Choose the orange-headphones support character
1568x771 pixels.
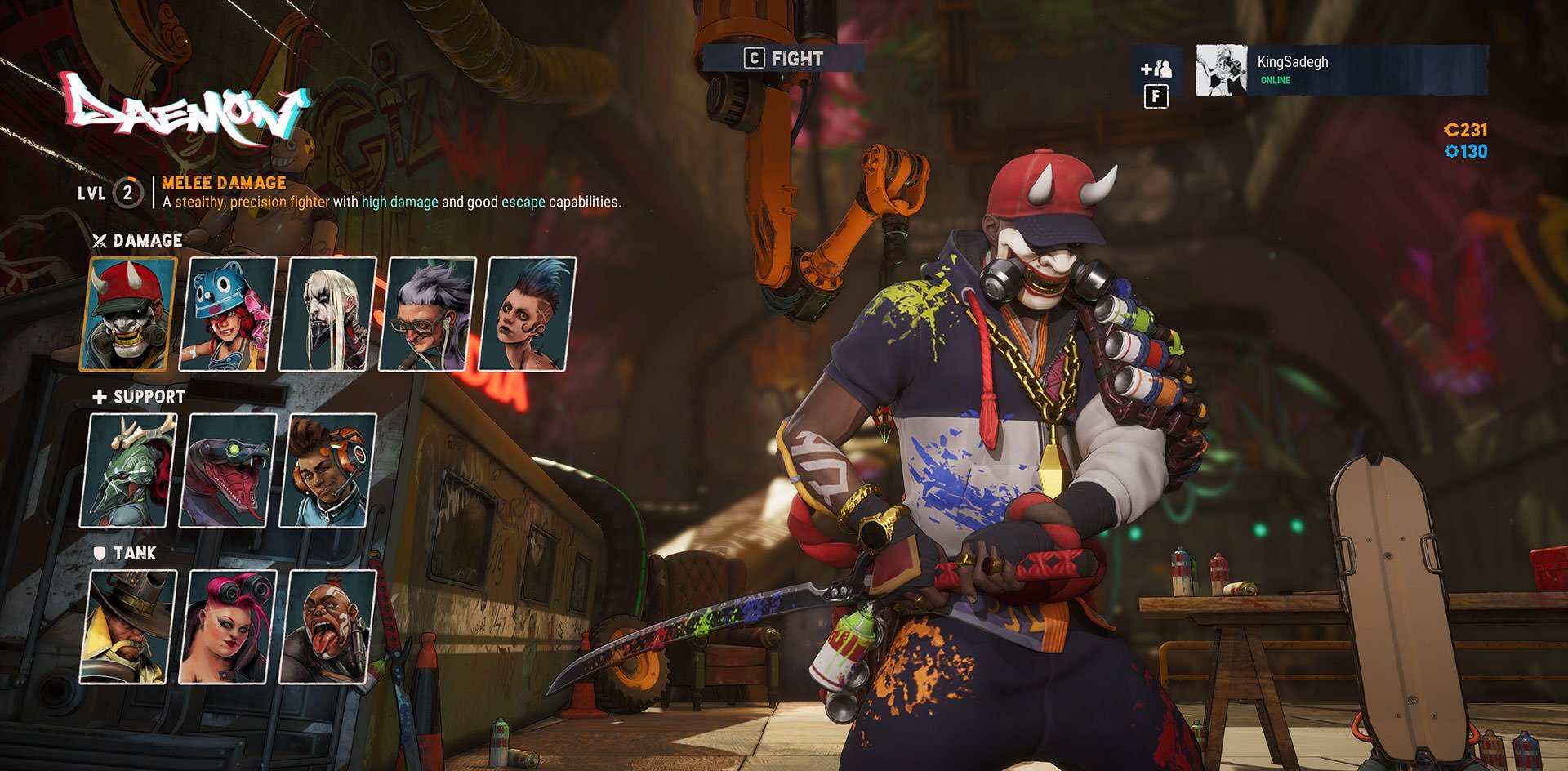pos(327,470)
